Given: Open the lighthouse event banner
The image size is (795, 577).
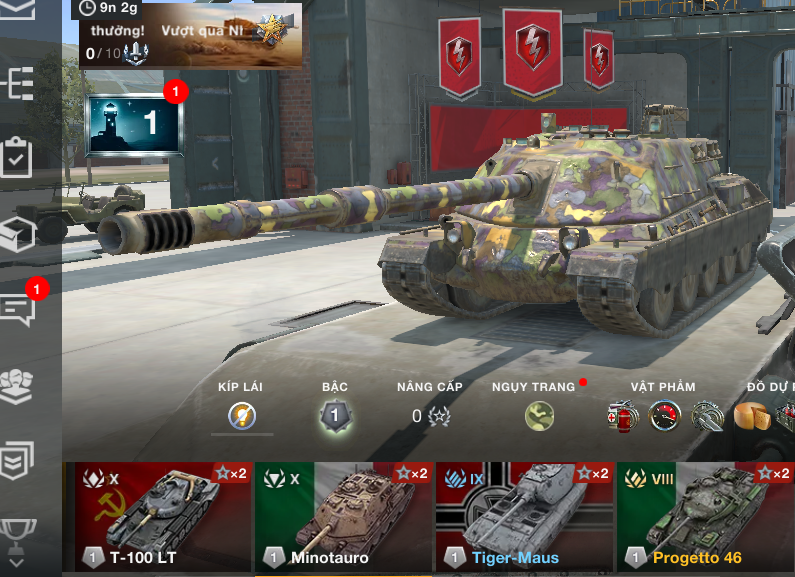Looking at the screenshot, I should point(135,124).
